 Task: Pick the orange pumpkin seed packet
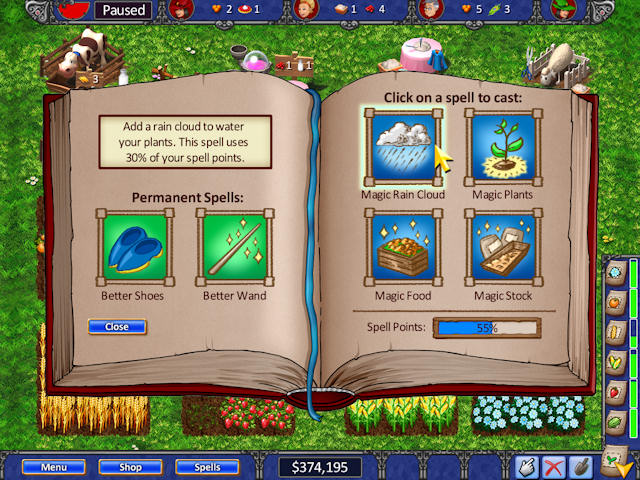tap(616, 301)
